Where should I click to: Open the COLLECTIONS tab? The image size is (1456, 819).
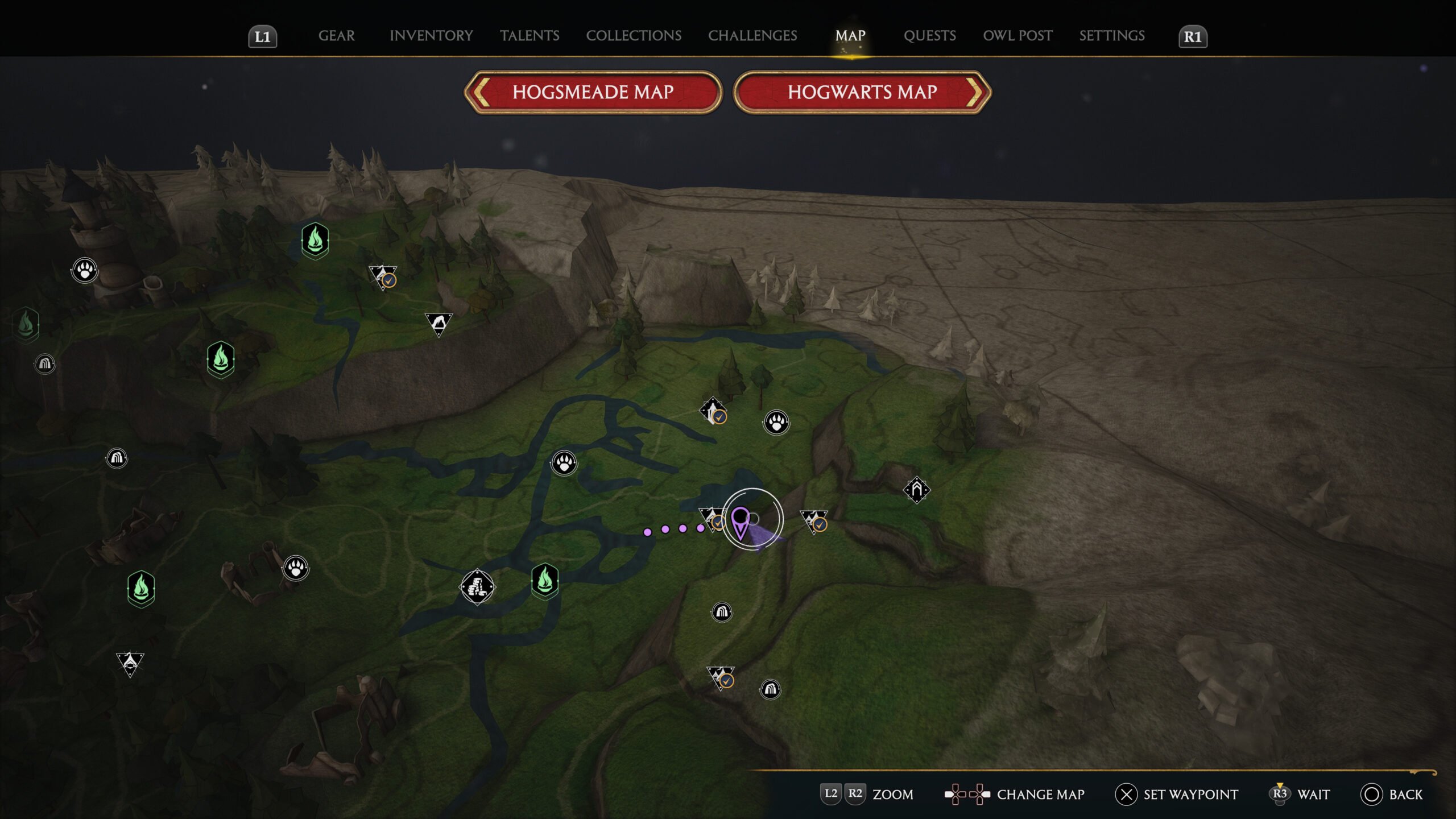click(x=634, y=36)
